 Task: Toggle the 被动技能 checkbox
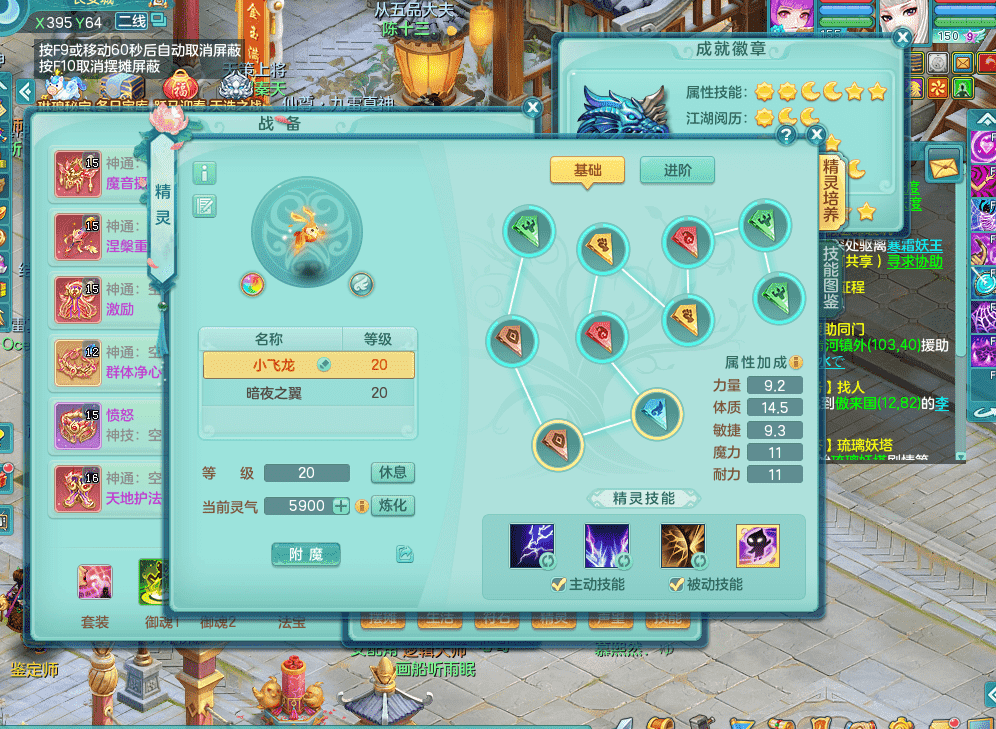tap(677, 584)
